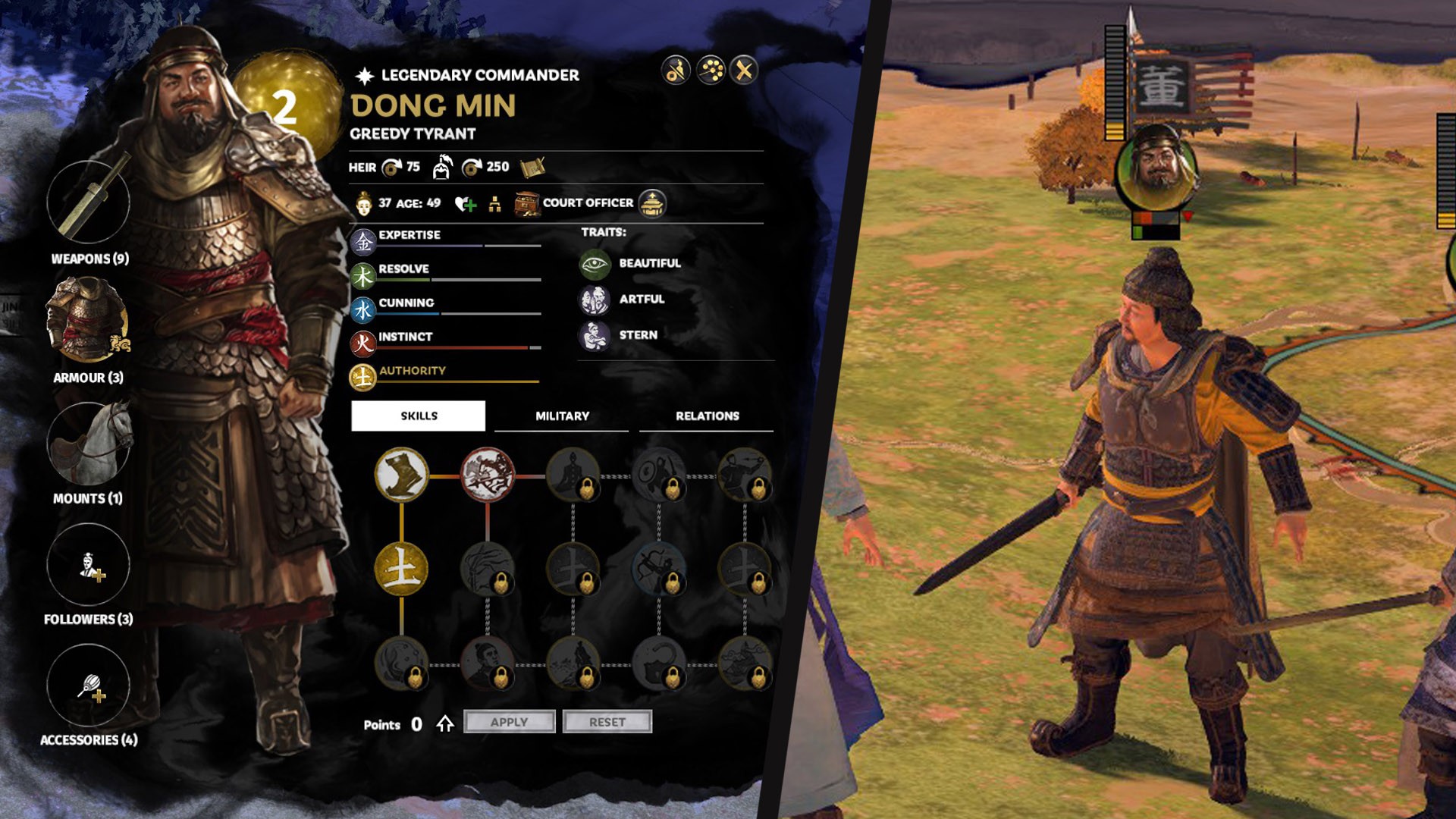The image size is (1456, 819).
Task: Choose the golden Authority skill node
Action: point(401,569)
